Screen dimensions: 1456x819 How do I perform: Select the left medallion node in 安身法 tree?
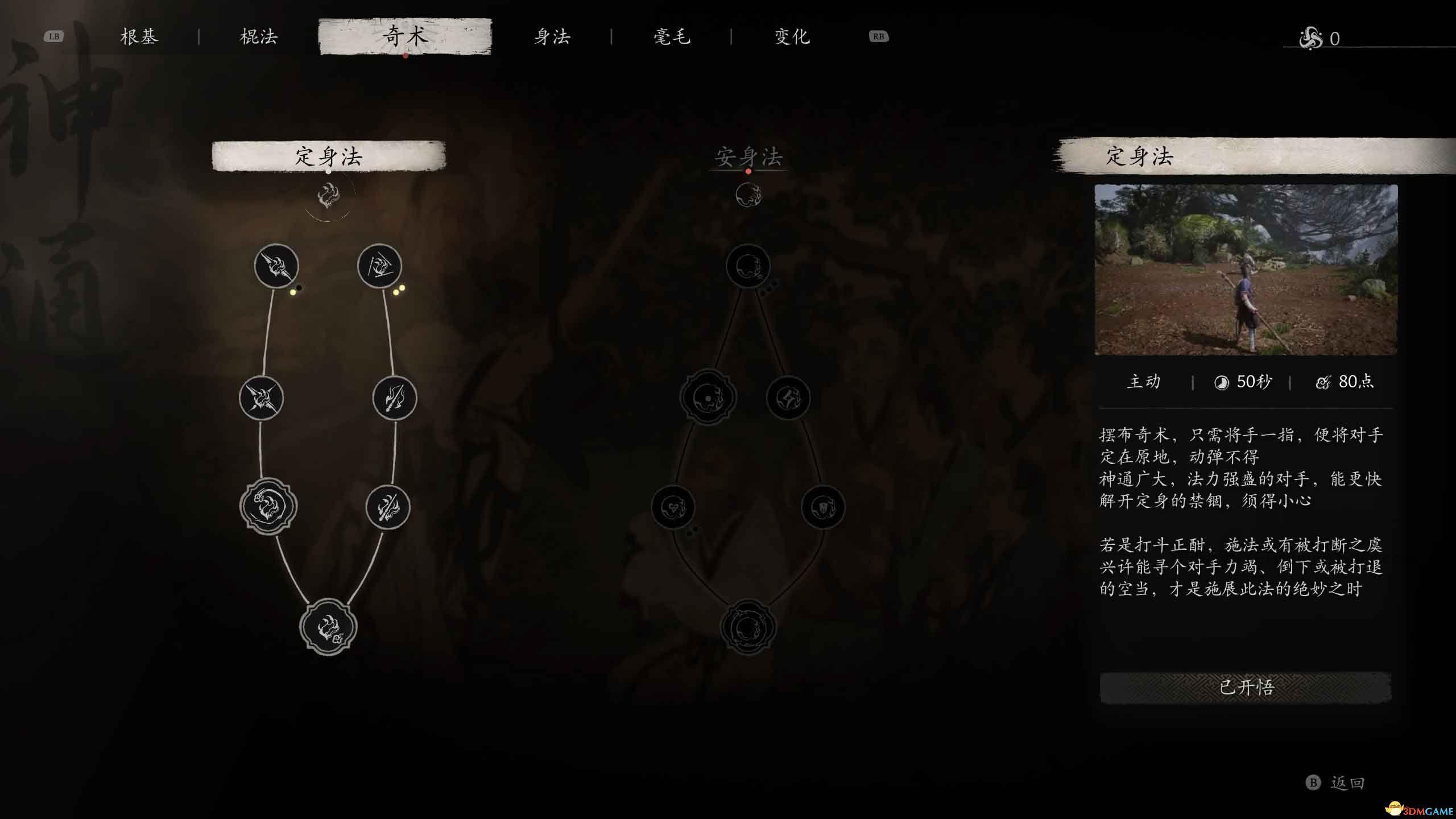(x=708, y=398)
